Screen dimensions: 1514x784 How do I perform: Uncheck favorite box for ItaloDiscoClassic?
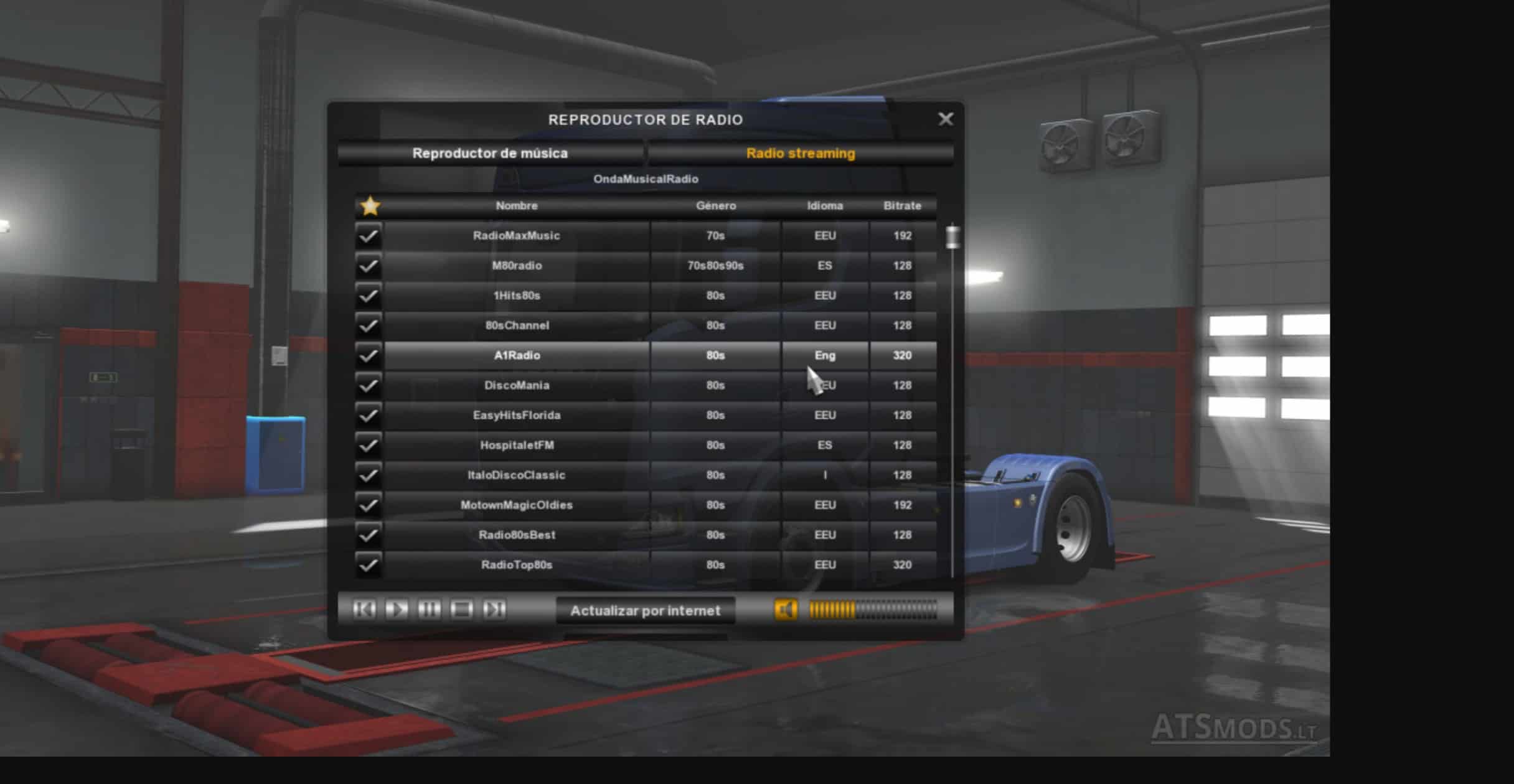point(369,475)
